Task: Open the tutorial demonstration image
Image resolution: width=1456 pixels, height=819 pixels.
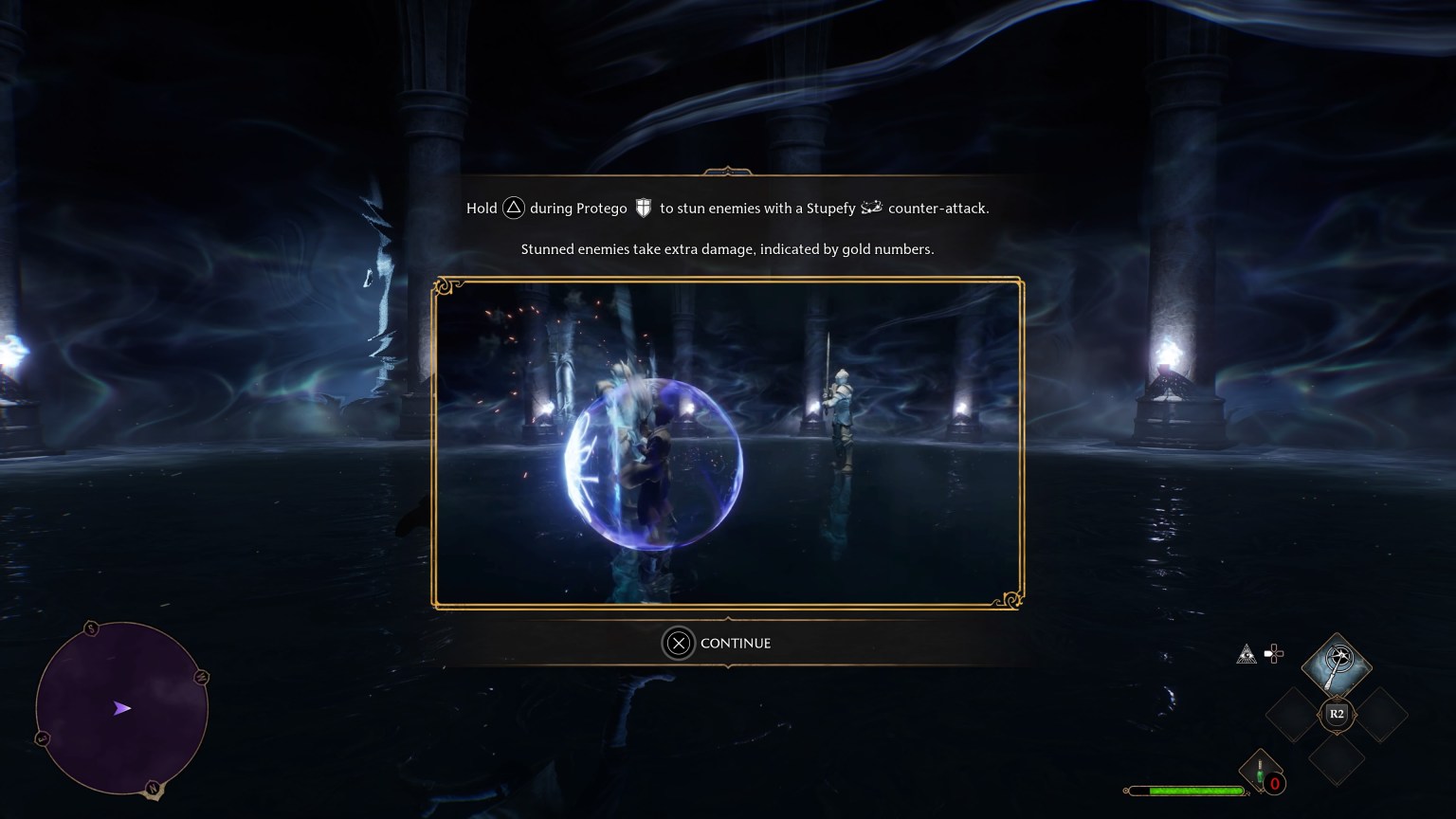Action: click(728, 442)
